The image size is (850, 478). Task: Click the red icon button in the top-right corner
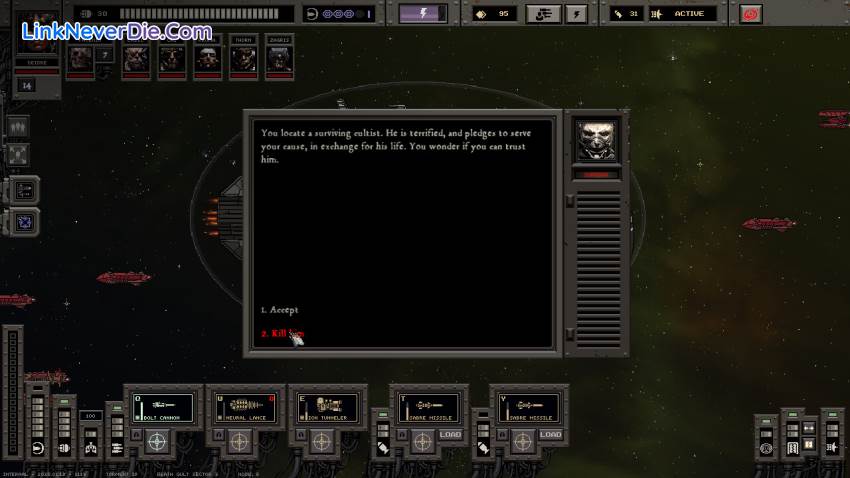coord(750,14)
